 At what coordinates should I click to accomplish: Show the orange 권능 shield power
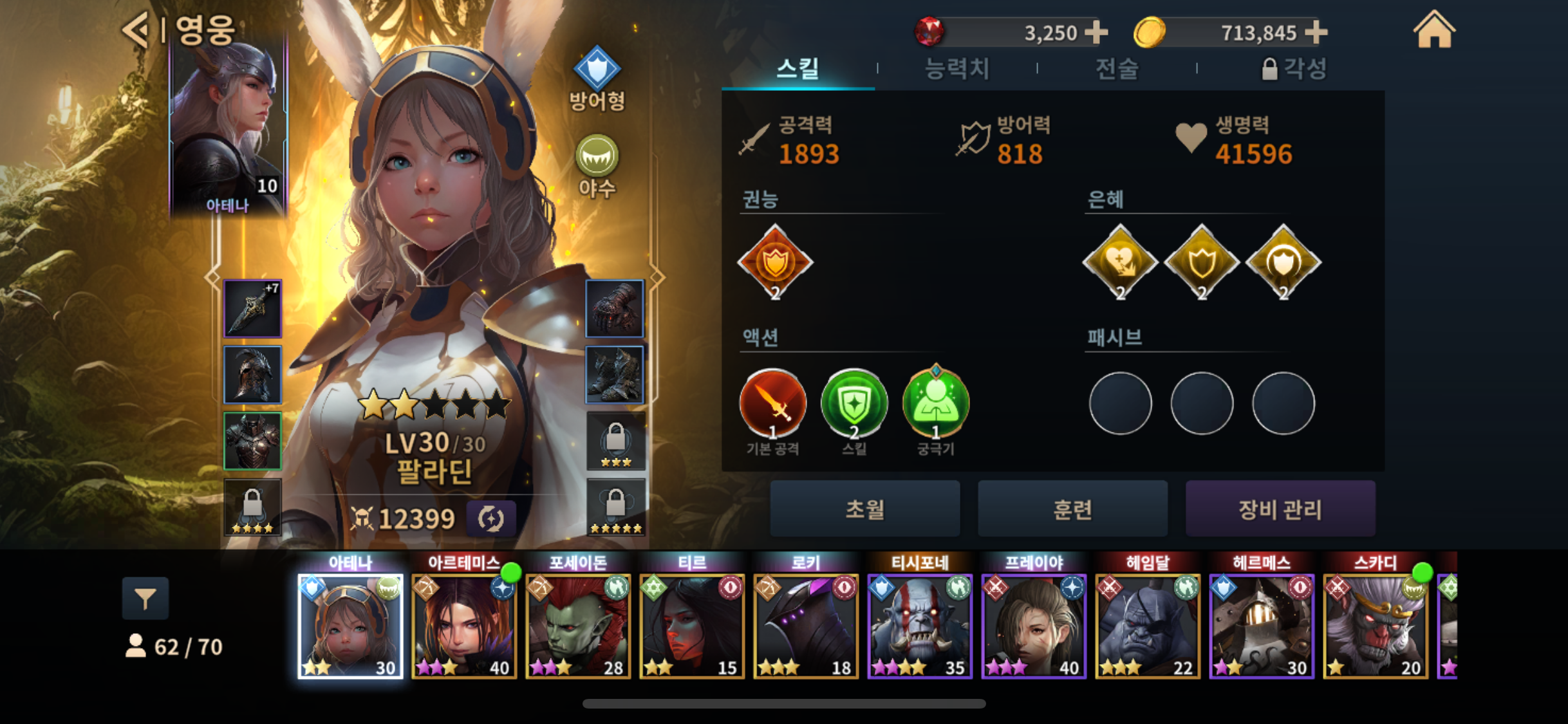pos(775,262)
